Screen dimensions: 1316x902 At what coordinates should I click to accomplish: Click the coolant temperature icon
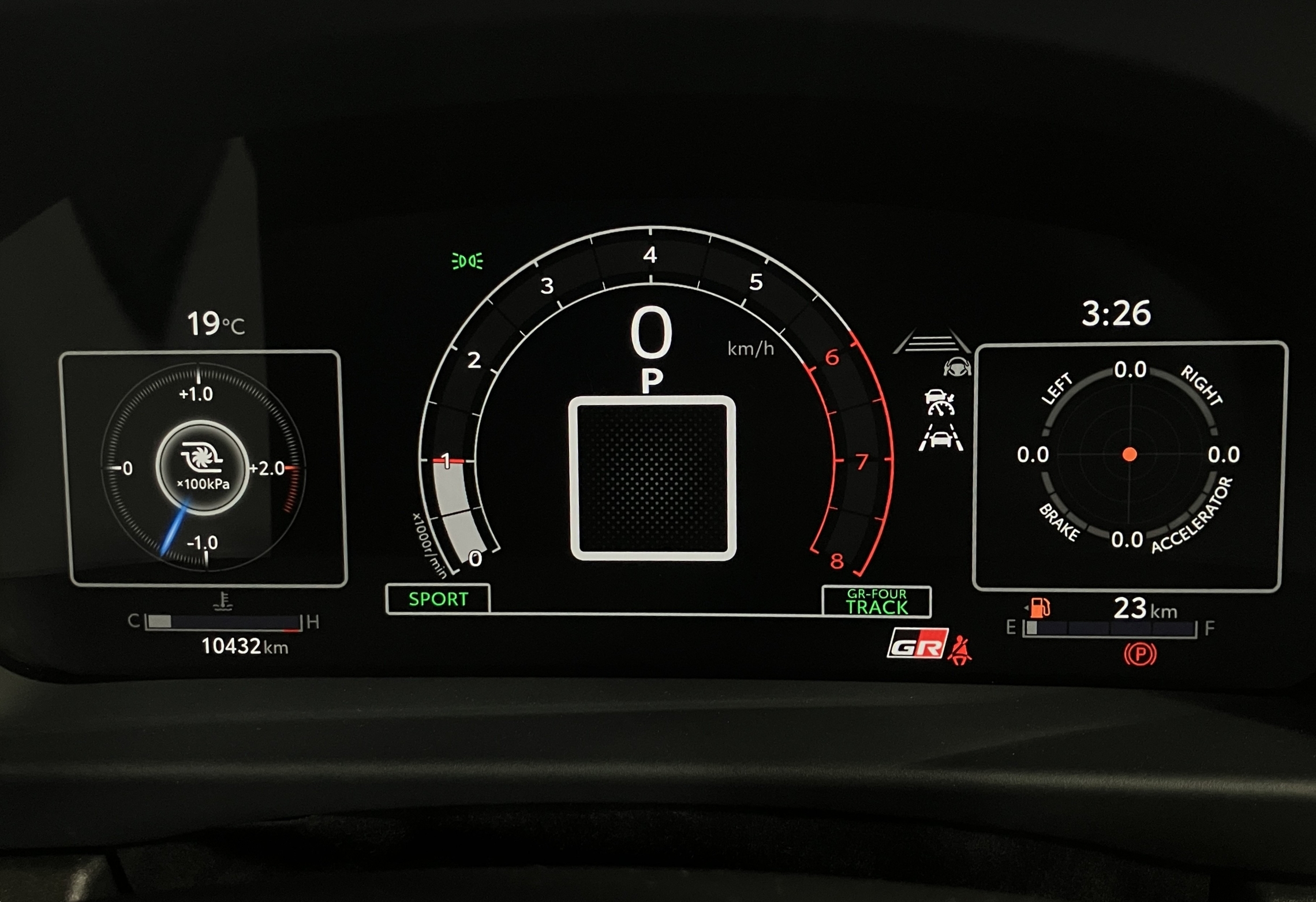[223, 601]
